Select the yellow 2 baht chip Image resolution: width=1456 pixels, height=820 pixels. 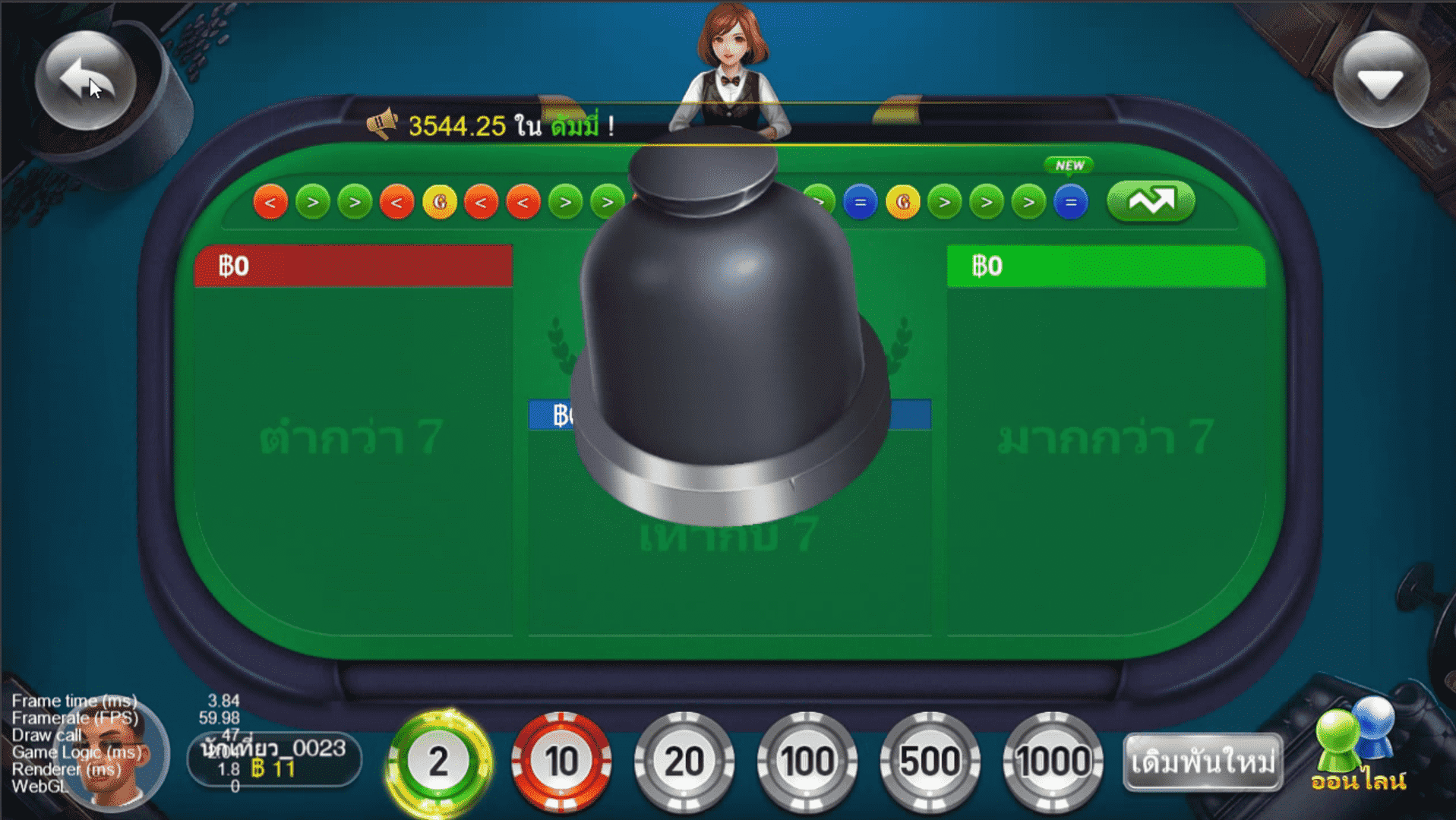point(437,762)
